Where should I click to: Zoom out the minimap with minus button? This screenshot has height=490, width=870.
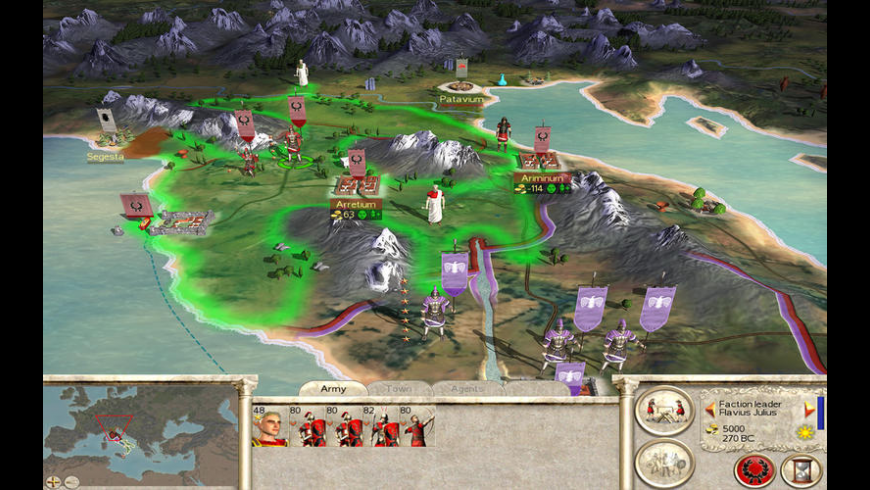pyautogui.click(x=70, y=481)
